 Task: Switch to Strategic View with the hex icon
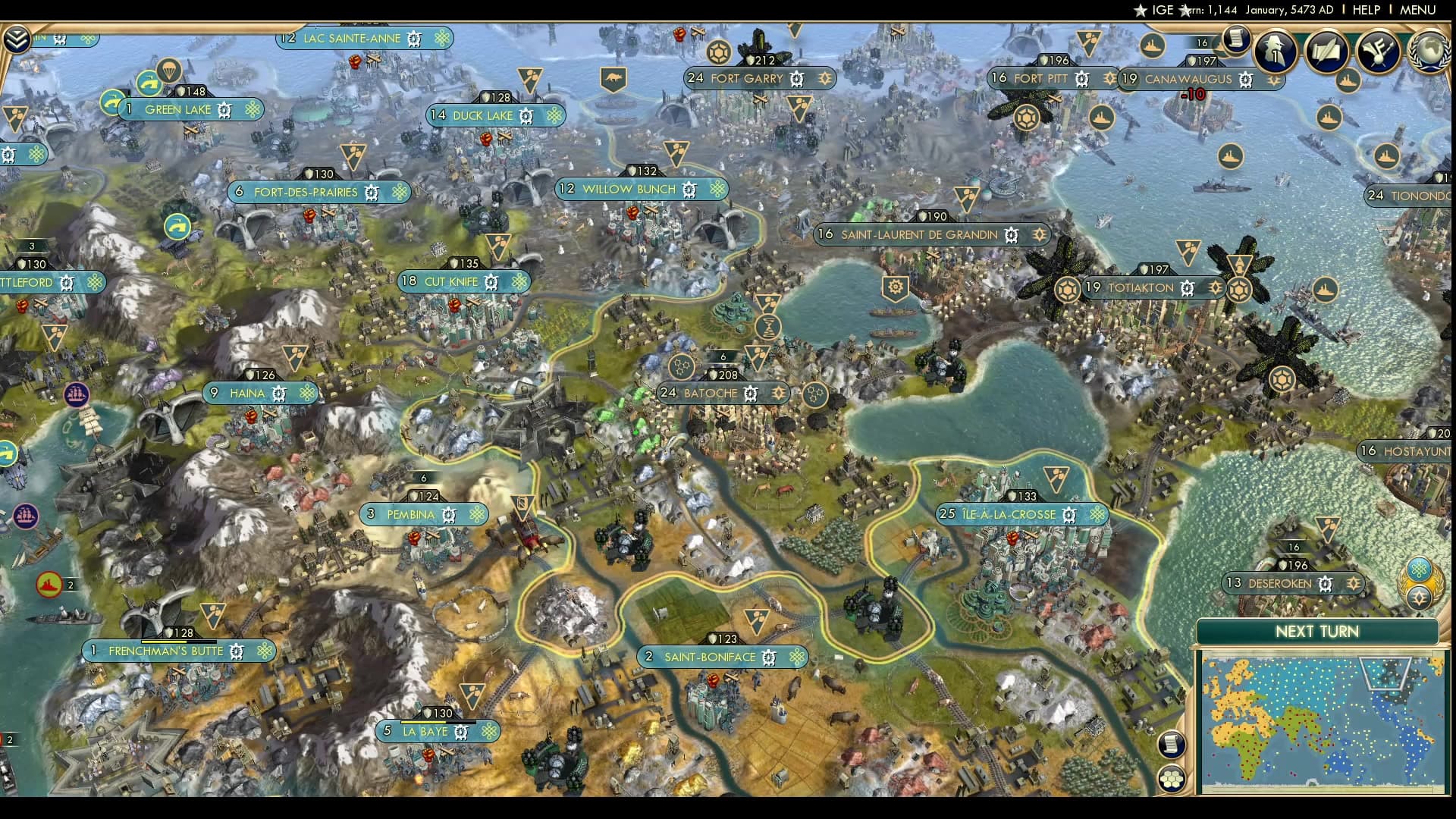click(x=1172, y=779)
